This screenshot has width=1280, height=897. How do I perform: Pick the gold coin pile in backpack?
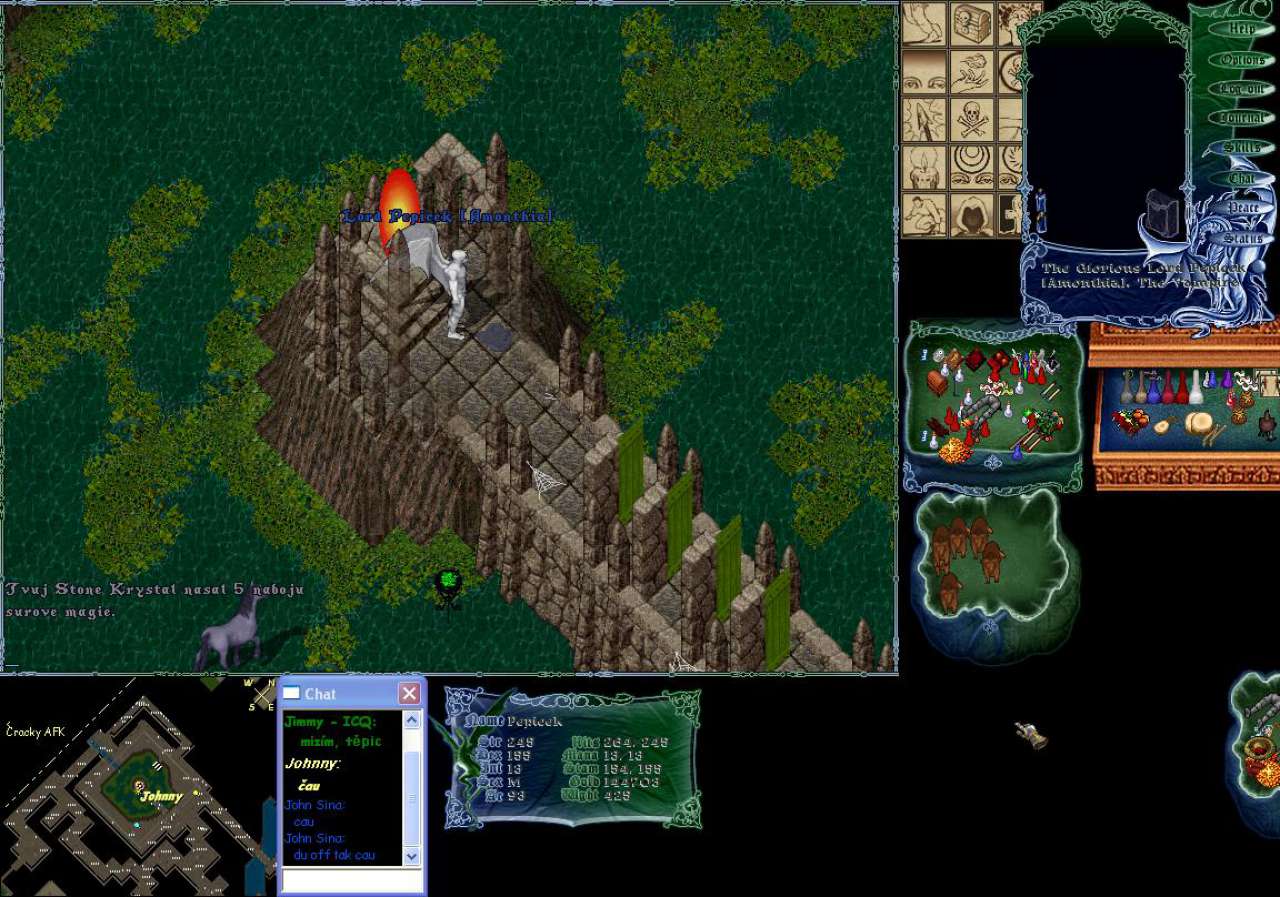click(956, 451)
